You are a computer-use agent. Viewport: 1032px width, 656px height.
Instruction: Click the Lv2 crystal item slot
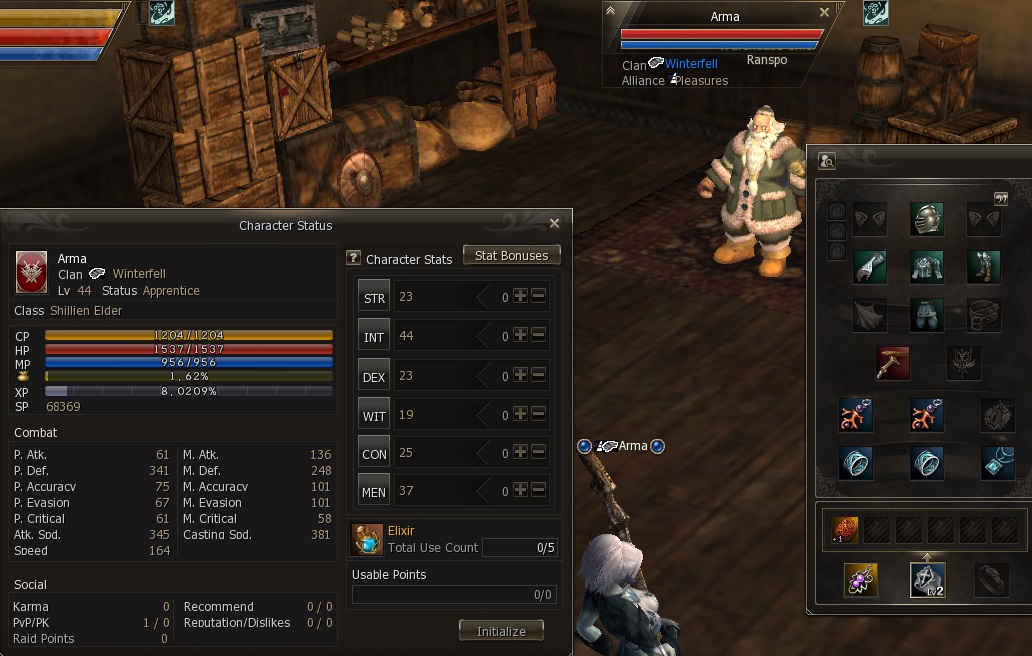[928, 580]
